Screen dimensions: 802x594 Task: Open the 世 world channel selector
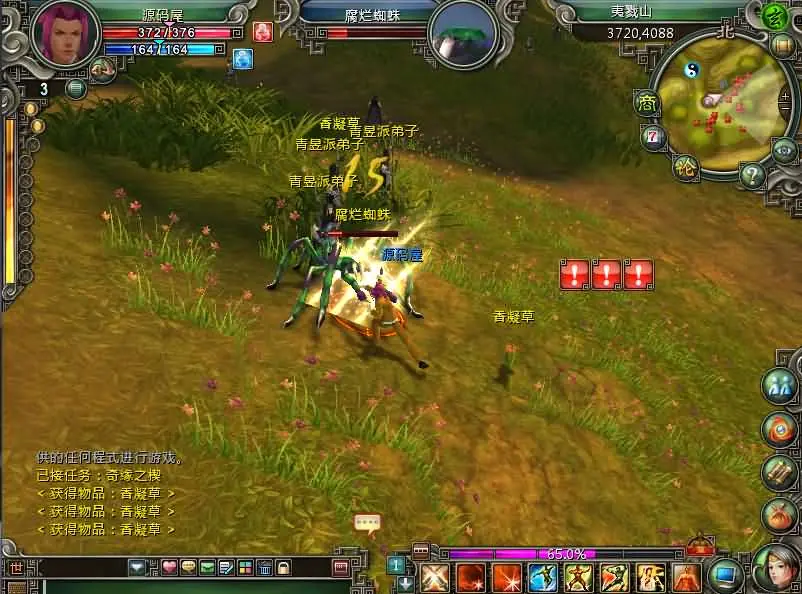tap(16, 568)
